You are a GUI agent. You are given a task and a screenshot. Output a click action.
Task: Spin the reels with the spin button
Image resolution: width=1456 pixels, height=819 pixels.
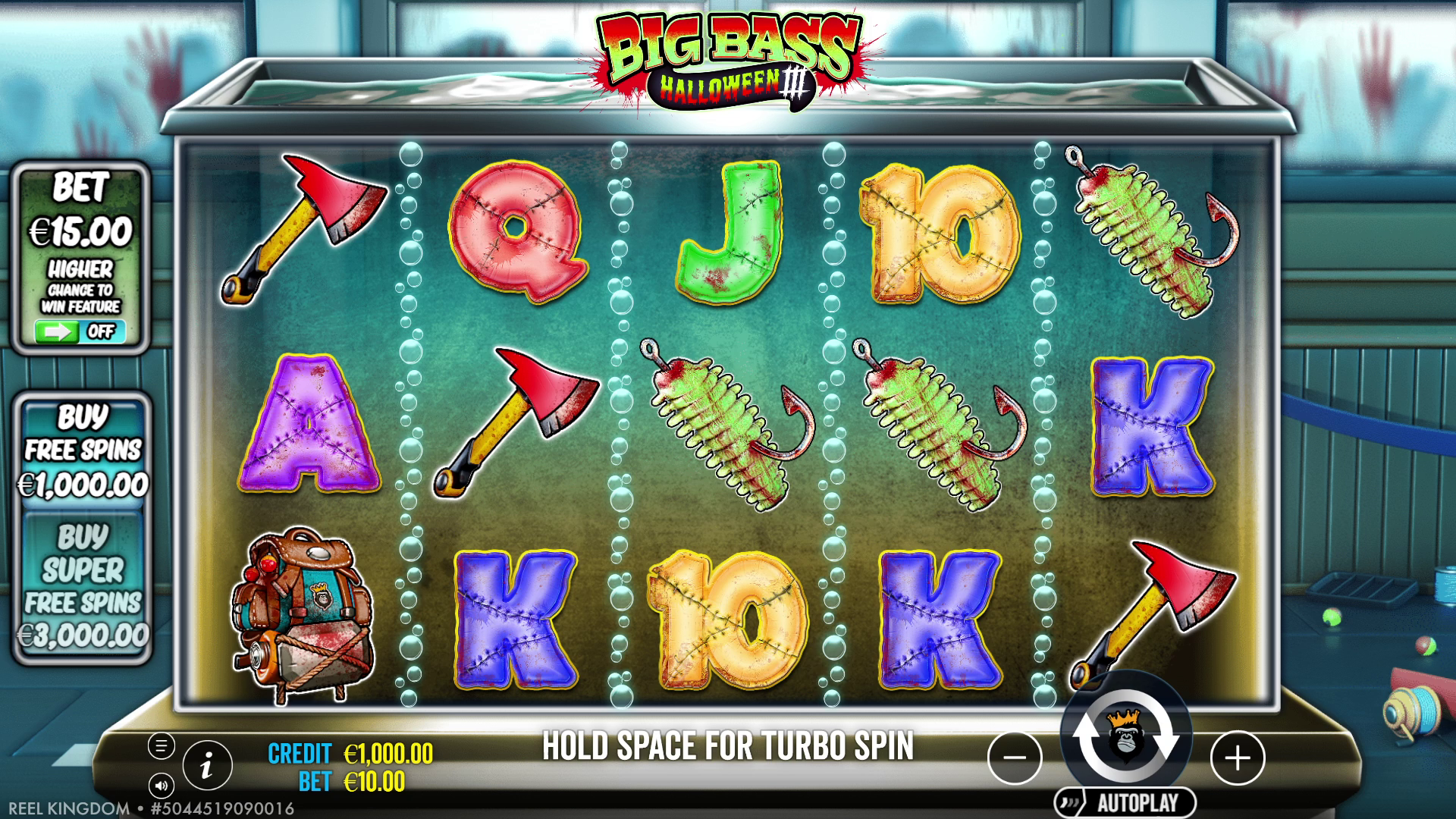(1125, 736)
